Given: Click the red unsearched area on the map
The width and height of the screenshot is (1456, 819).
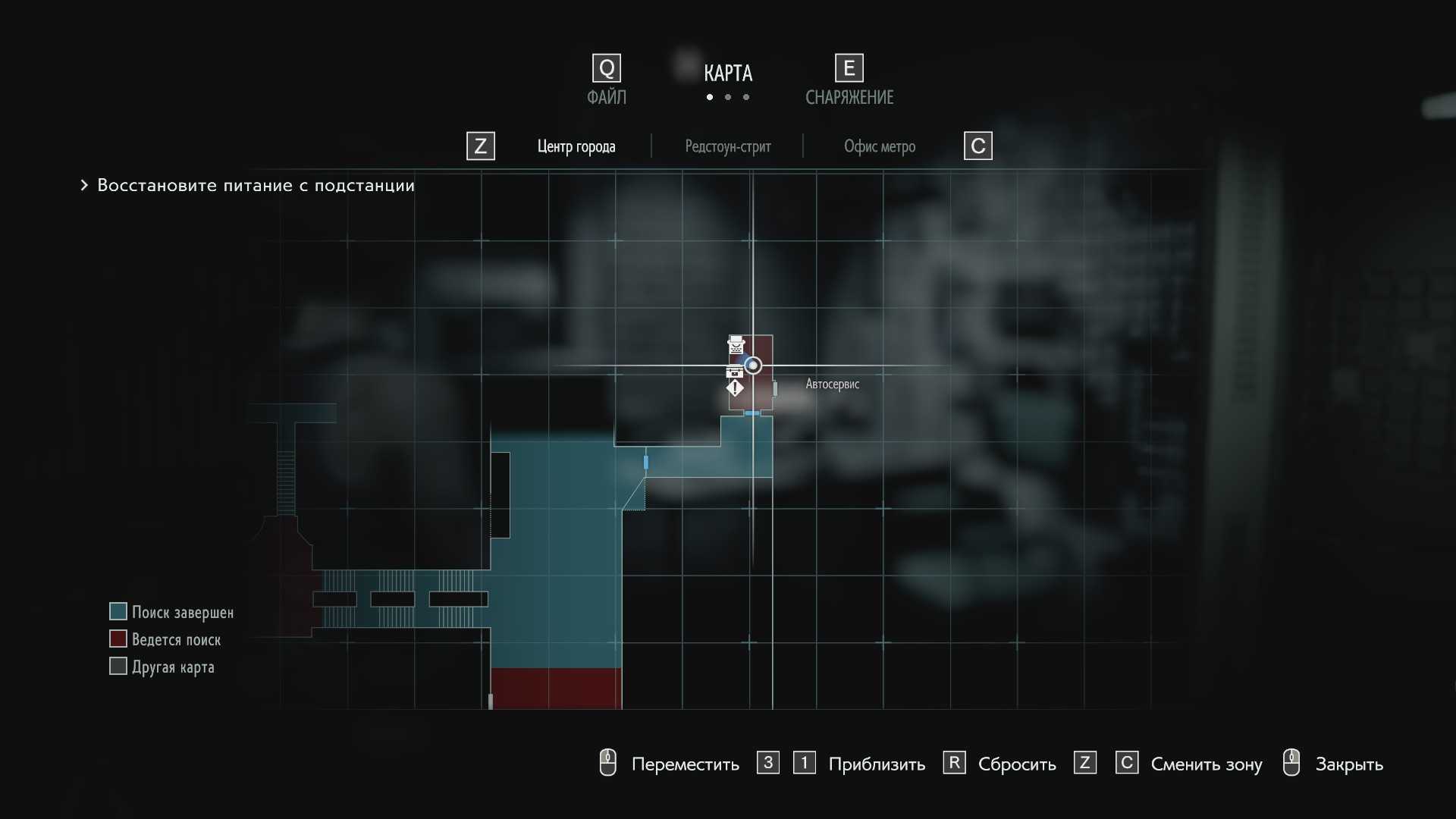Looking at the screenshot, I should (x=556, y=688).
